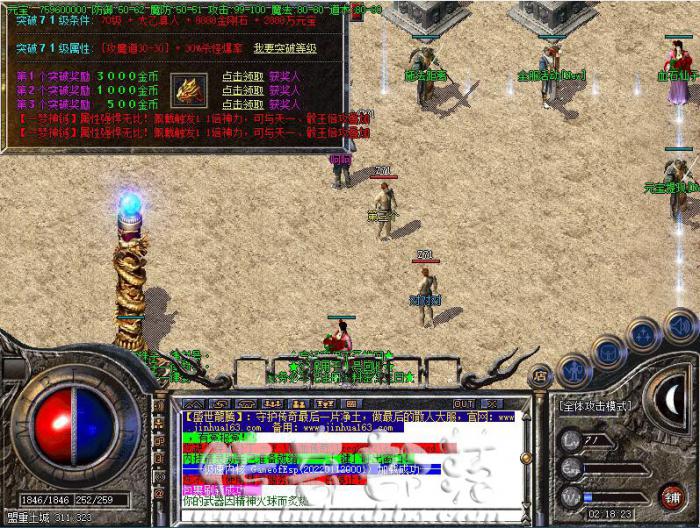Open the character panel round blue button
This screenshot has width=700, height=528.
(x=573, y=370)
